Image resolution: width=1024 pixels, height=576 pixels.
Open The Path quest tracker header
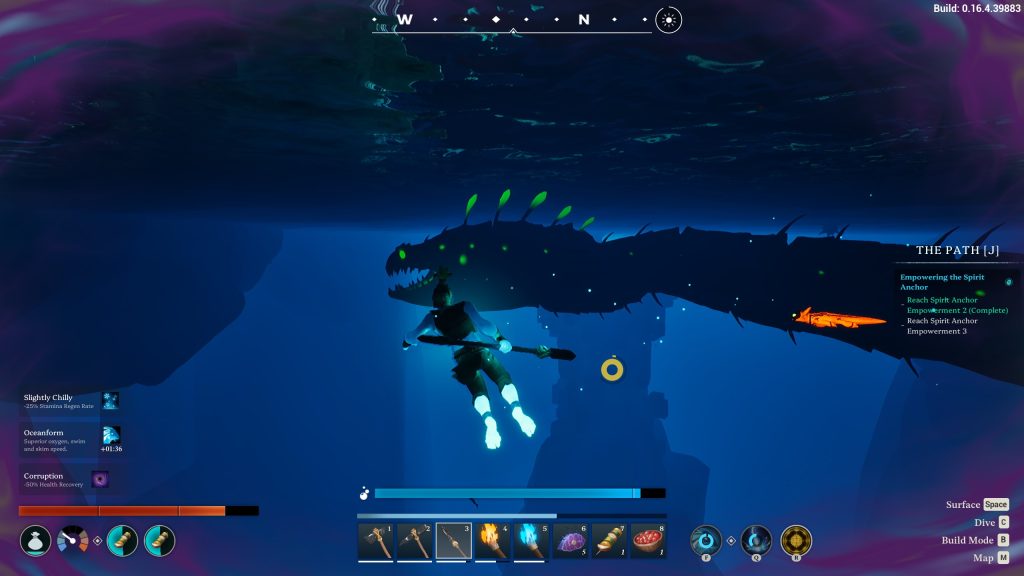(957, 250)
